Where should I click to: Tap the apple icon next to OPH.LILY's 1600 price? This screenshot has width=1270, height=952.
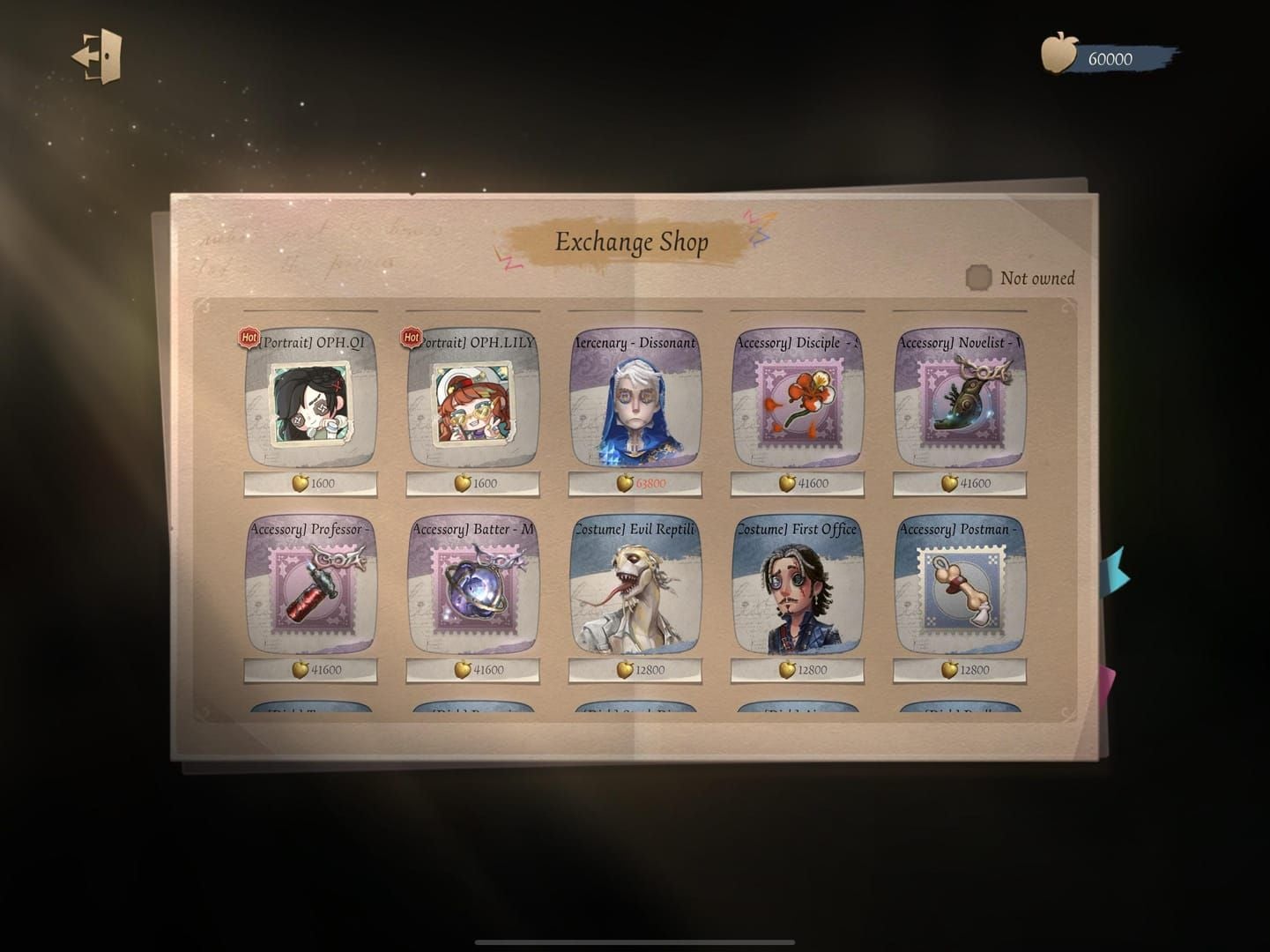(x=464, y=483)
